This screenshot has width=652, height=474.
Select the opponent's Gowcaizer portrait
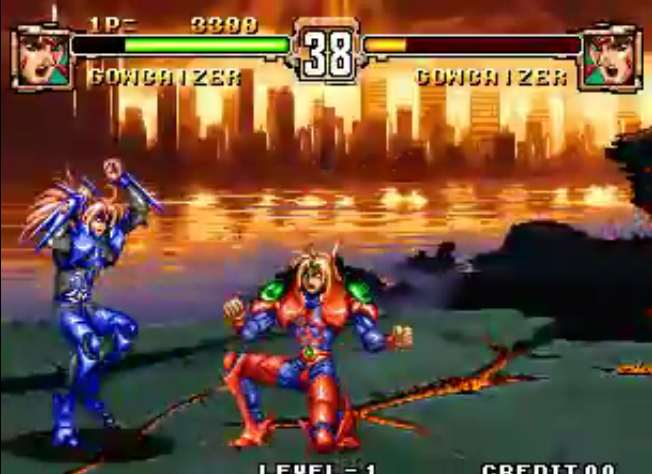(610, 59)
